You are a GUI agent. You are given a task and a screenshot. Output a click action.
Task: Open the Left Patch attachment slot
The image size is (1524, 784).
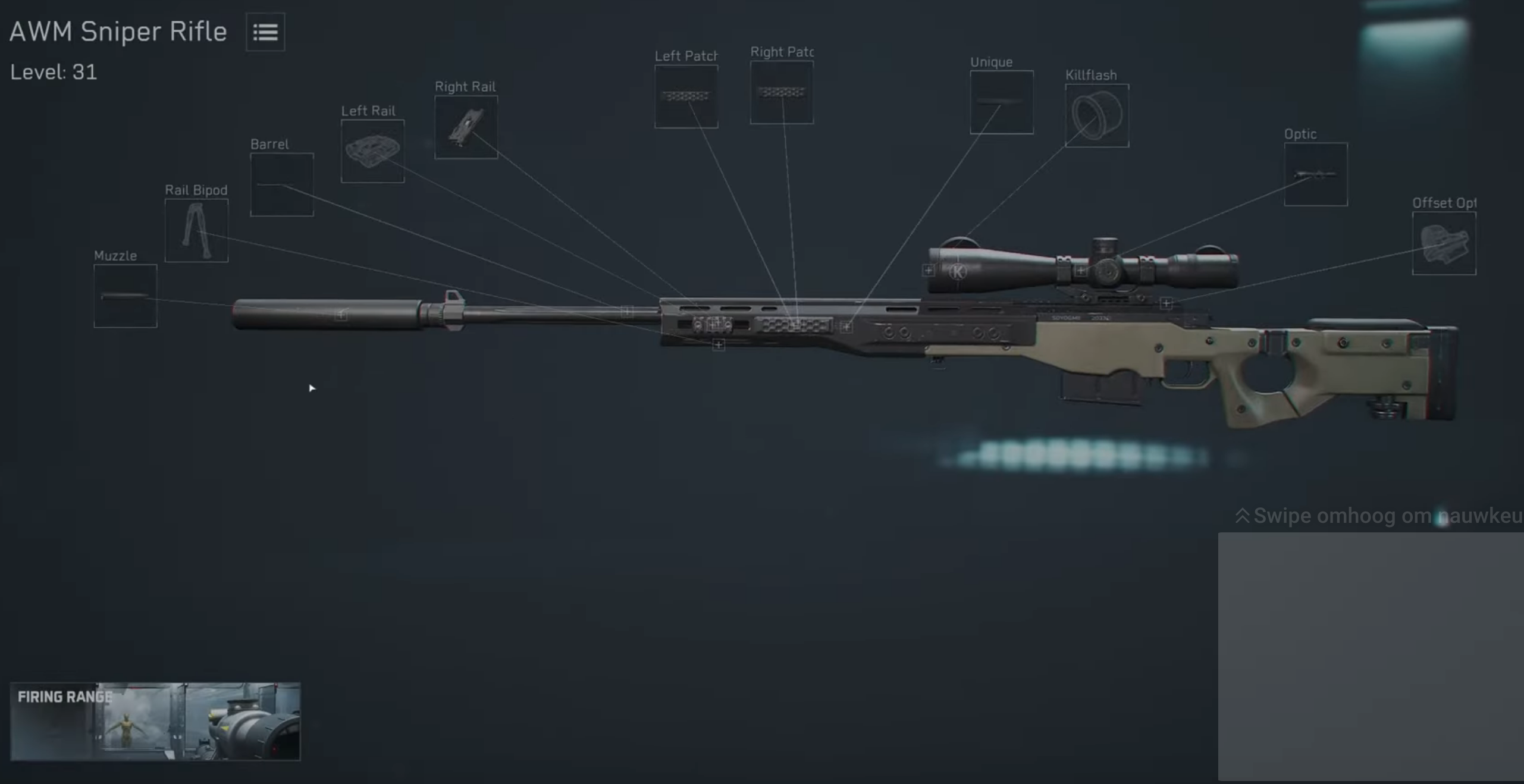coord(686,95)
